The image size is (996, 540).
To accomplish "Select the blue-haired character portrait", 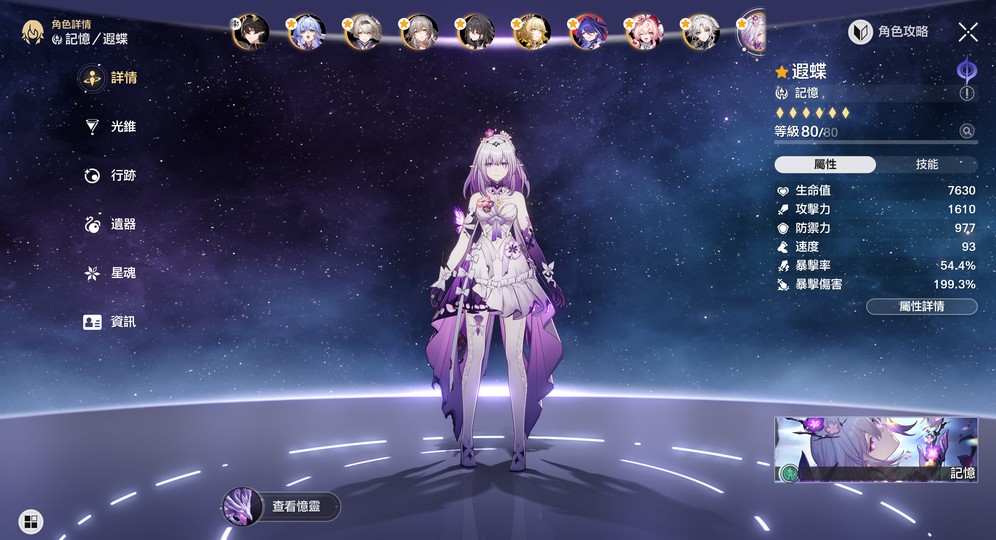I will tap(306, 32).
